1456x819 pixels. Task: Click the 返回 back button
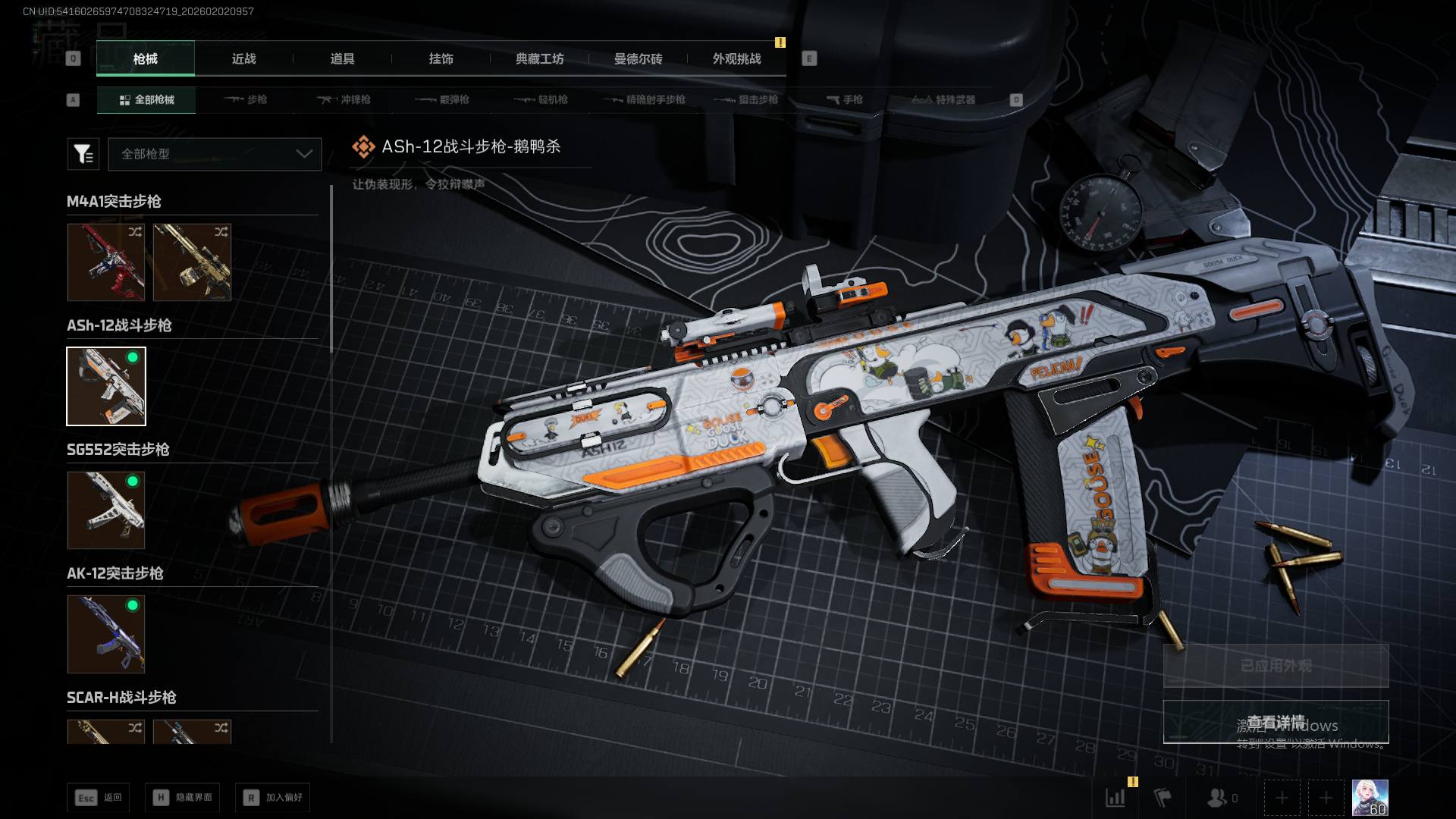click(99, 797)
